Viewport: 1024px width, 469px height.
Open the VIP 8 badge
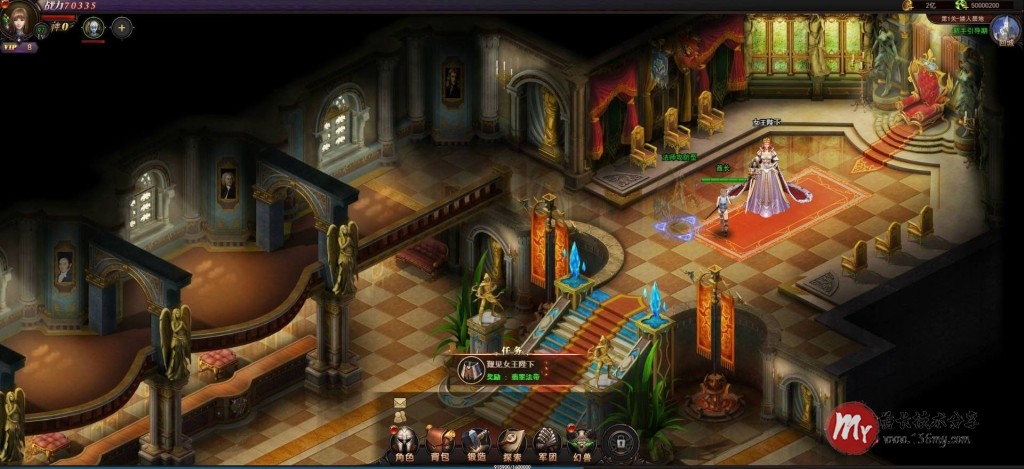[18, 47]
